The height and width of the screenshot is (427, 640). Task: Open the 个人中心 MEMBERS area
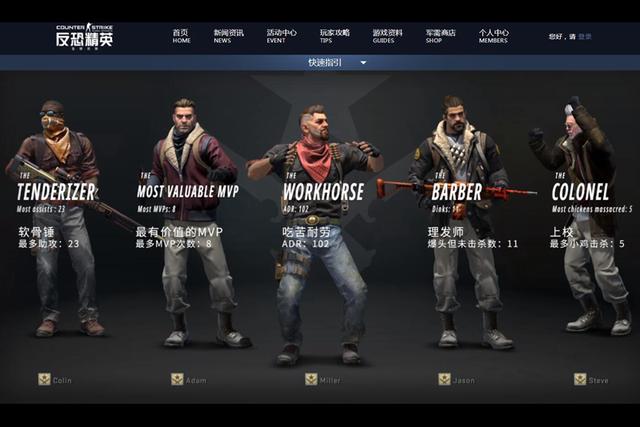pyautogui.click(x=493, y=36)
